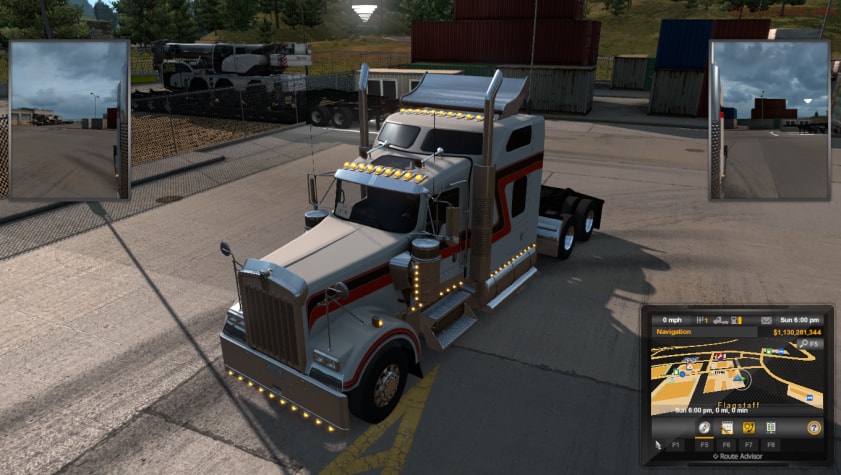Show the driving time info tab
The width and height of the screenshot is (841, 475).
(771, 427)
